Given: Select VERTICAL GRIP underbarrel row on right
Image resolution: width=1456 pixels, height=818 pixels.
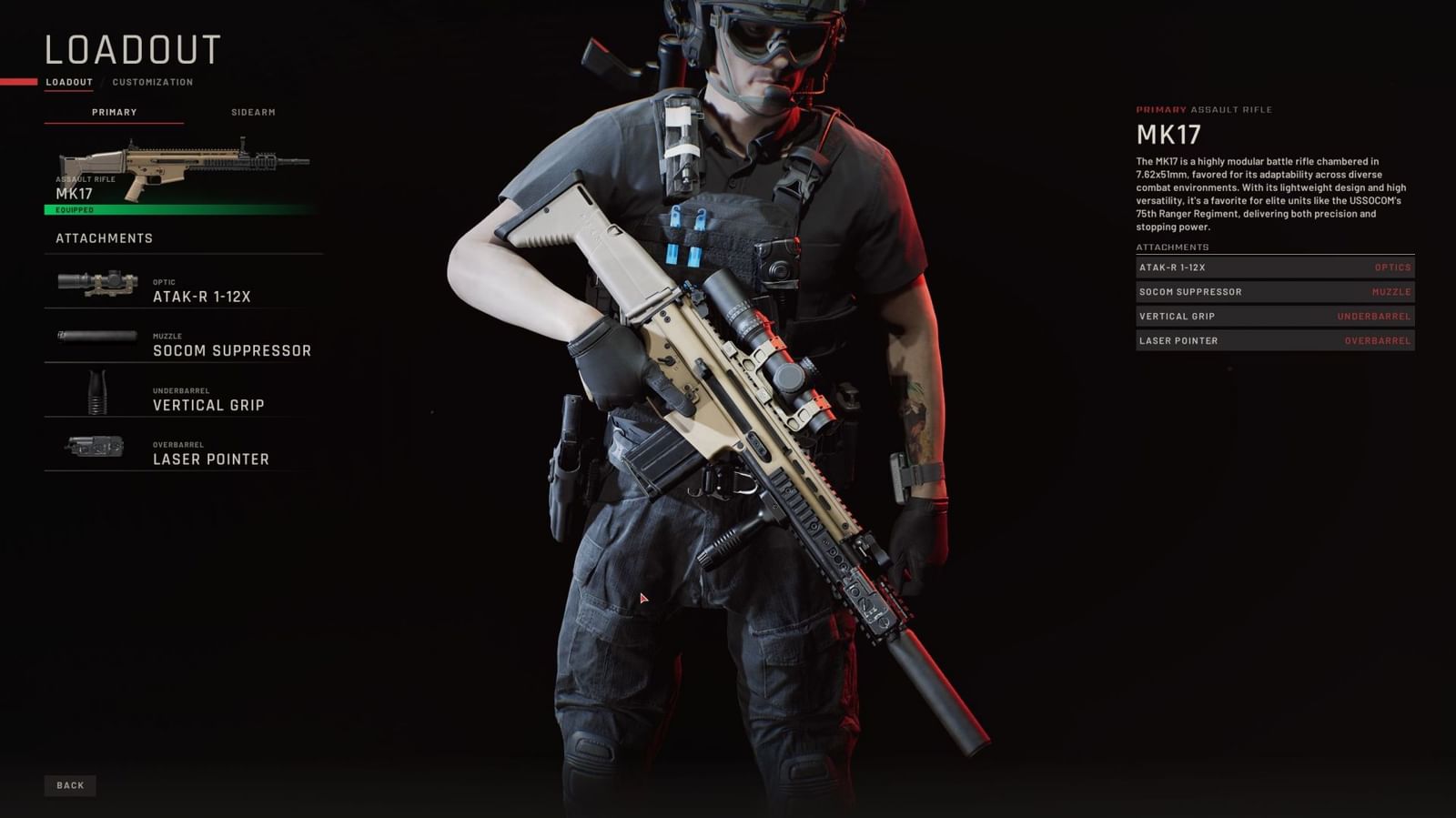Looking at the screenshot, I should pos(1273,316).
